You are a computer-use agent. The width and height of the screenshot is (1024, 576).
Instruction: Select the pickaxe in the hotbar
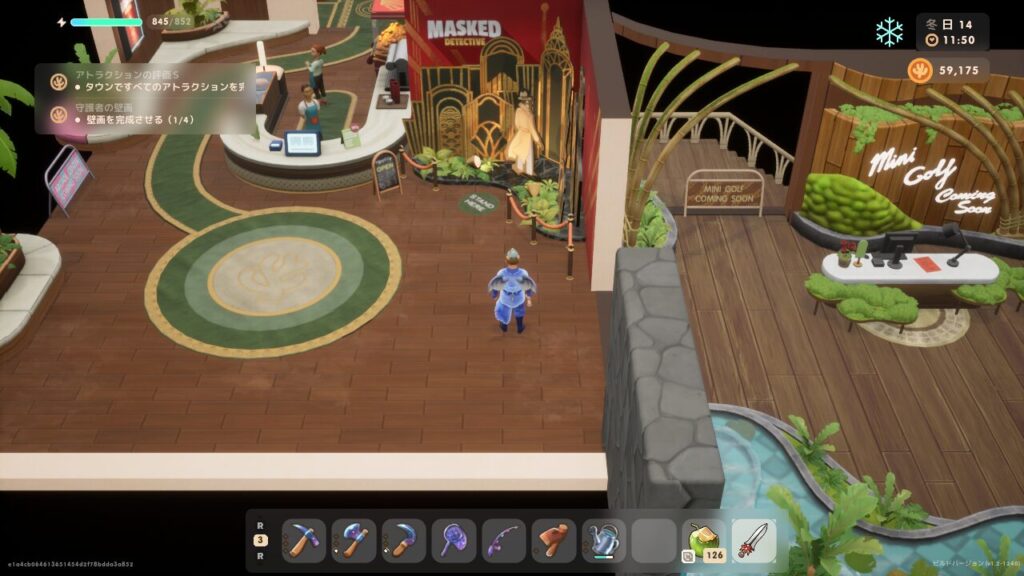pos(304,540)
